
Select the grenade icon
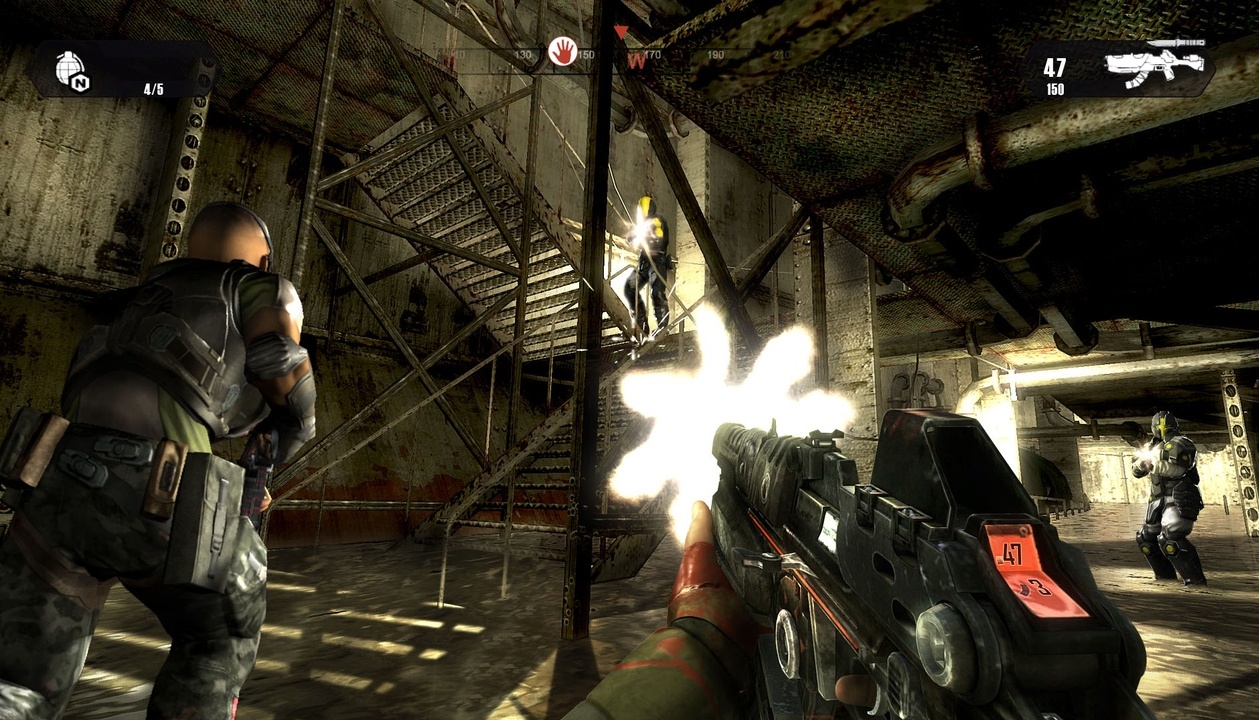(71, 69)
